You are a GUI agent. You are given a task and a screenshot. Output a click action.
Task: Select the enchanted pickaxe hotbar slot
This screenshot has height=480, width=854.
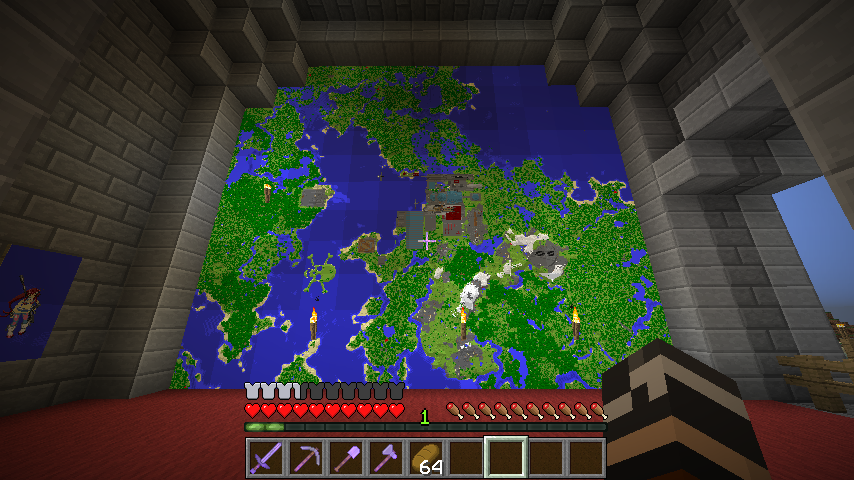pos(306,457)
